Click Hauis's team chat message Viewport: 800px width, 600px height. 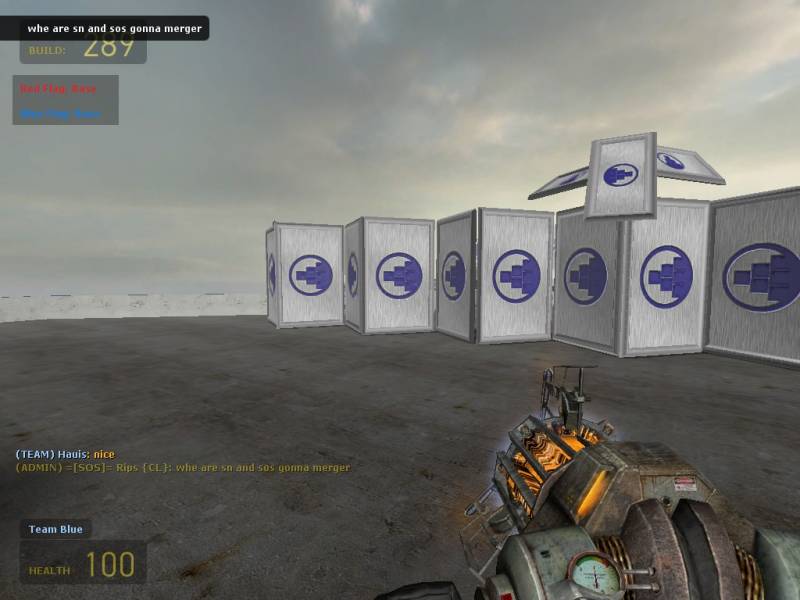click(65, 454)
